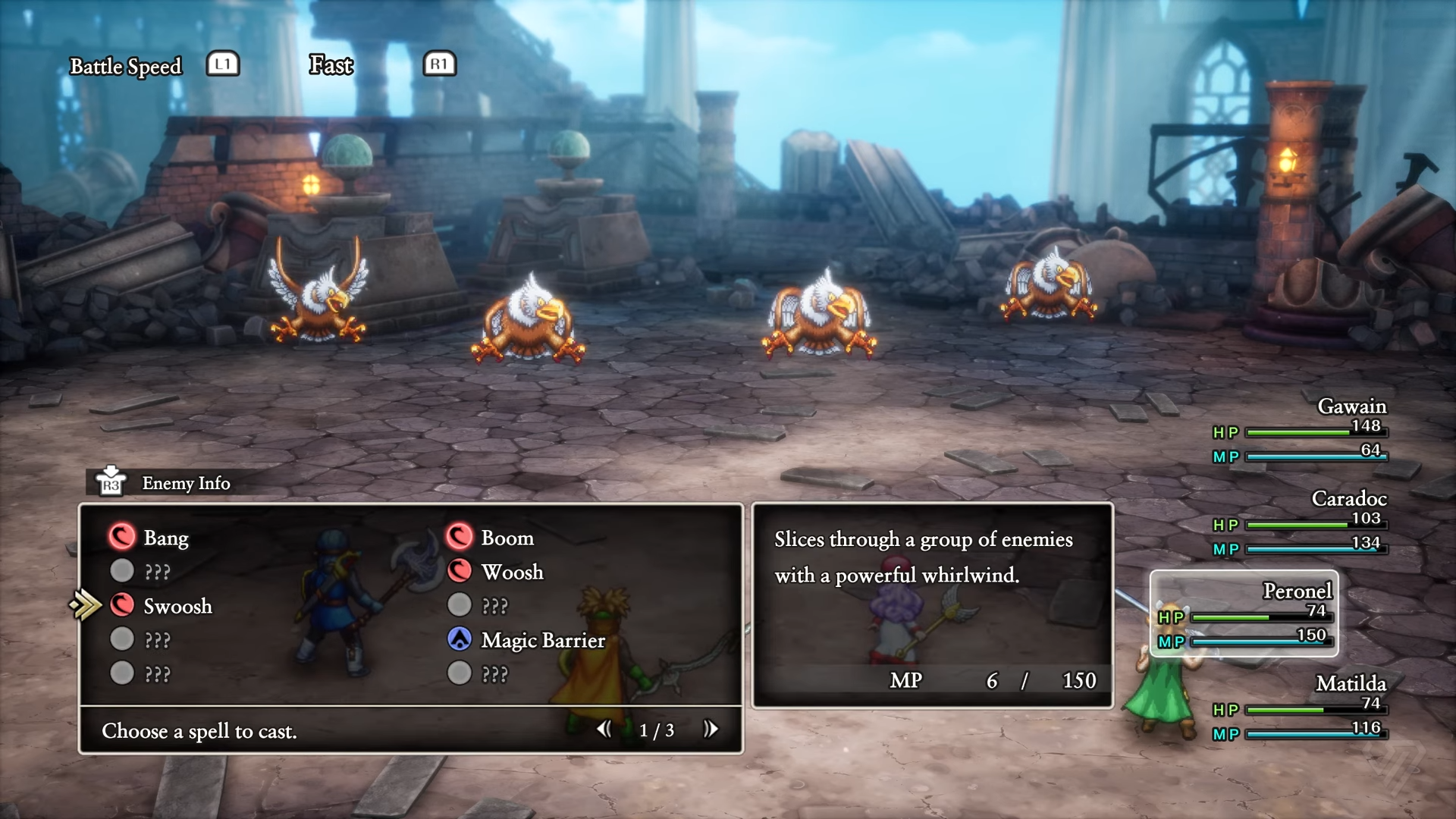Select the Bang spell
Image resolution: width=1456 pixels, height=819 pixels.
pyautogui.click(x=165, y=538)
